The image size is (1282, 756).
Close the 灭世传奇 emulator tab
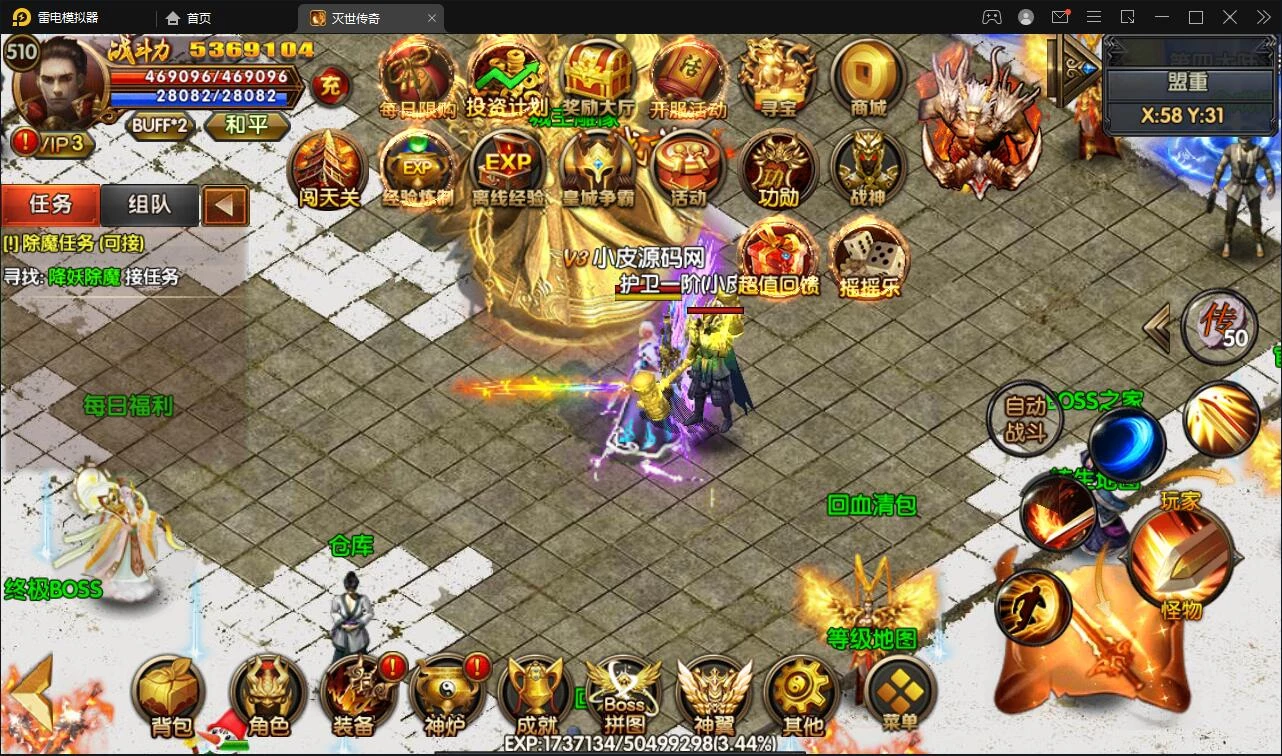tap(432, 18)
